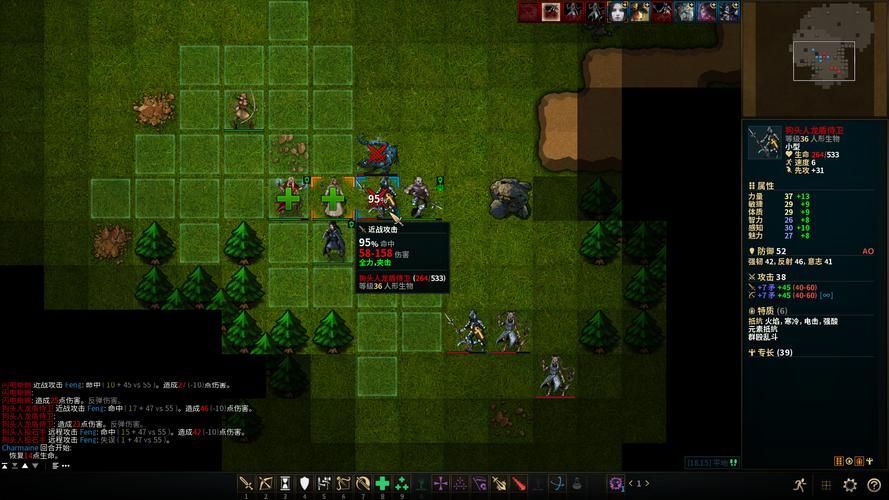Select the pale woman portrait in turn order
The width and height of the screenshot is (889, 500).
pyautogui.click(x=617, y=11)
